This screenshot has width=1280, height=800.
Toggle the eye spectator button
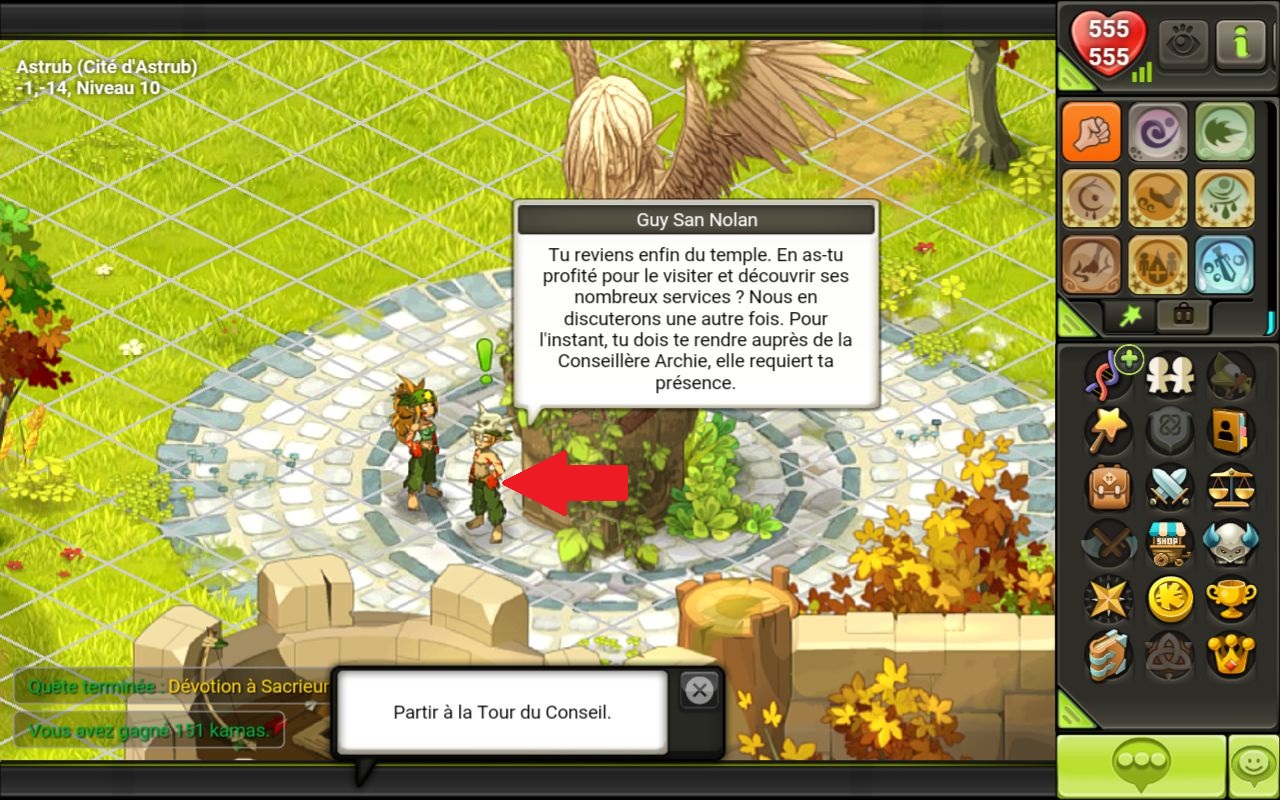(x=1183, y=44)
